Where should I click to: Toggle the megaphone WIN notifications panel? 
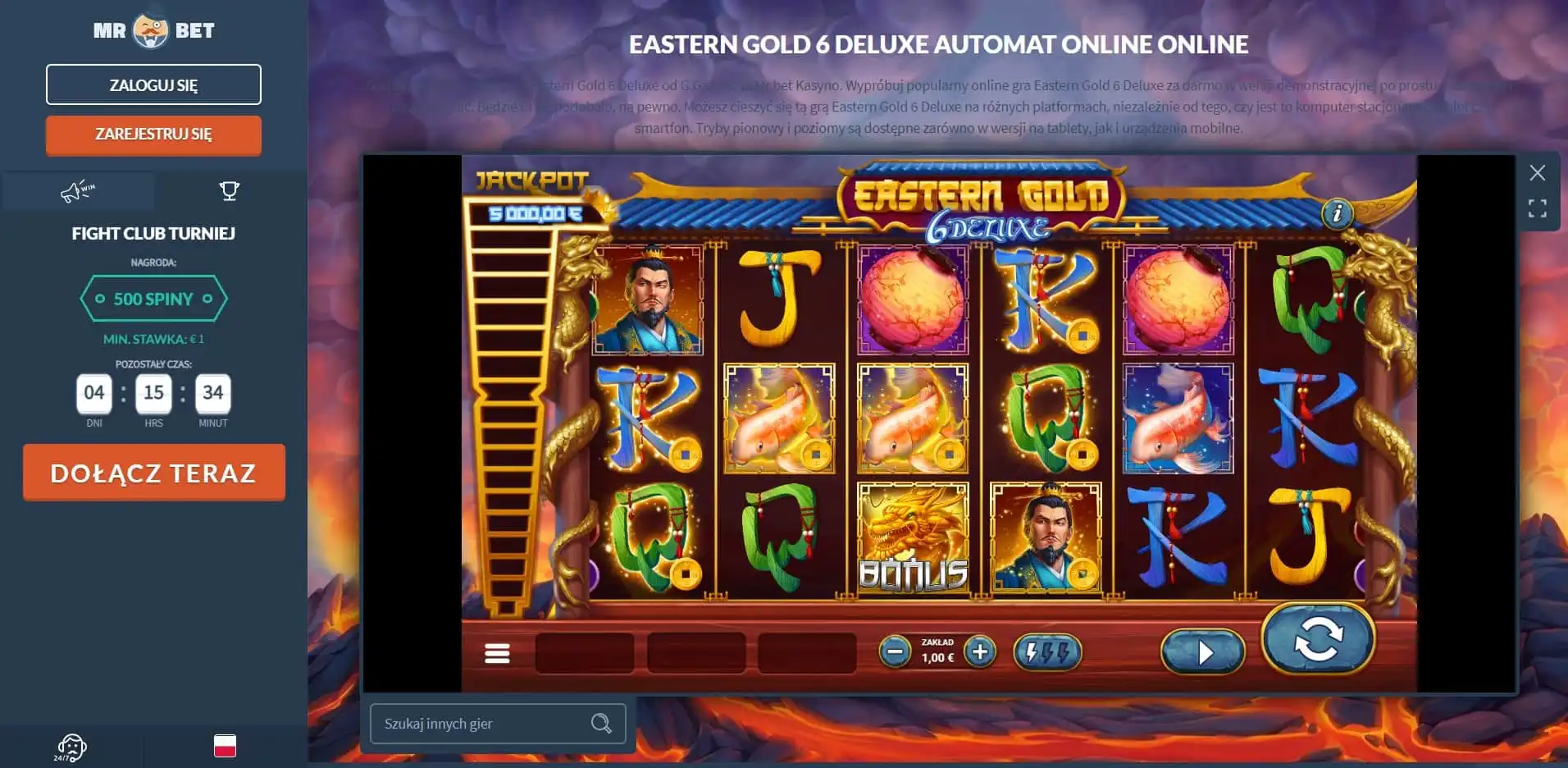pyautogui.click(x=78, y=191)
